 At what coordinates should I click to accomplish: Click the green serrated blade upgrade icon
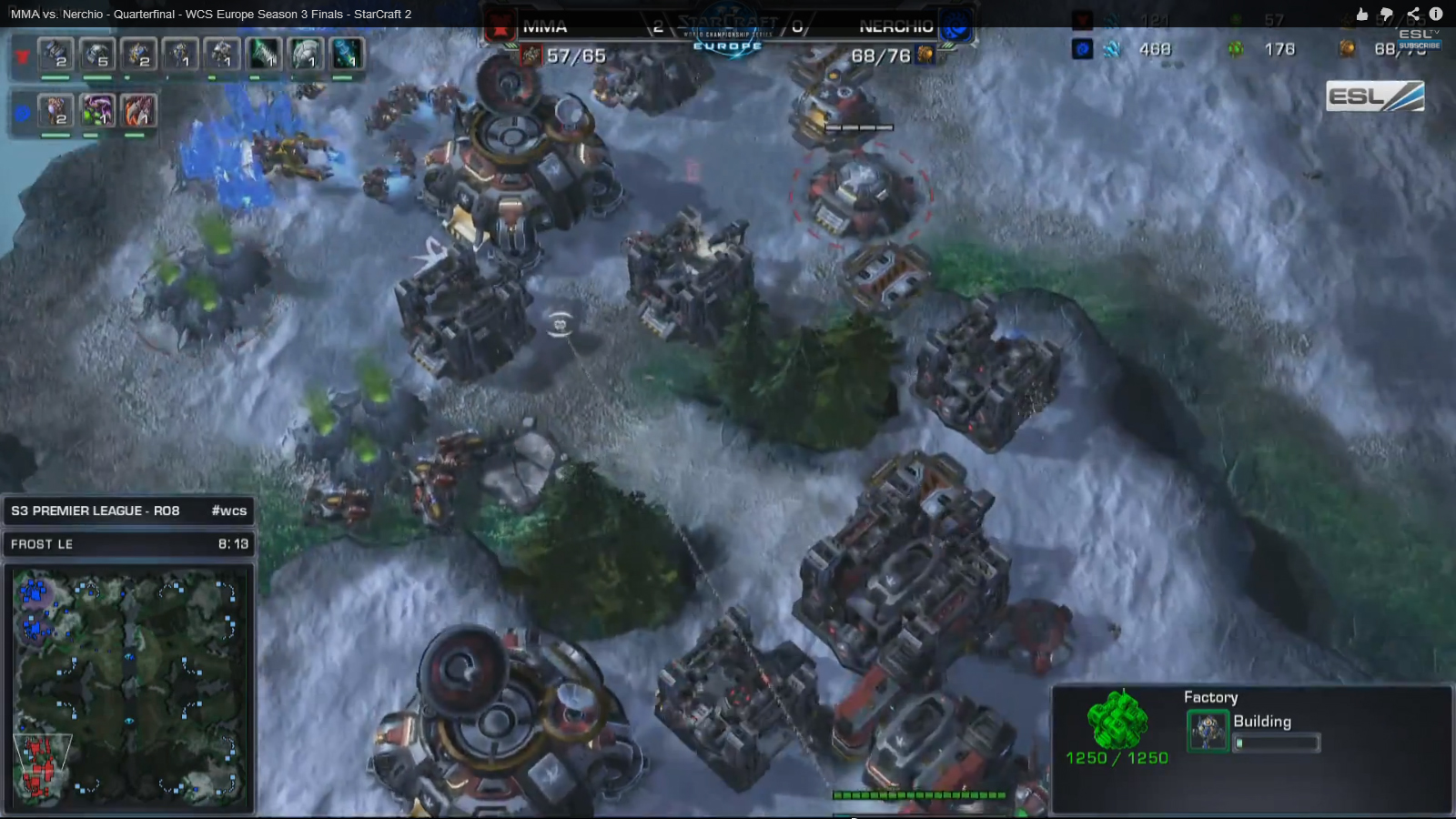pos(263,55)
